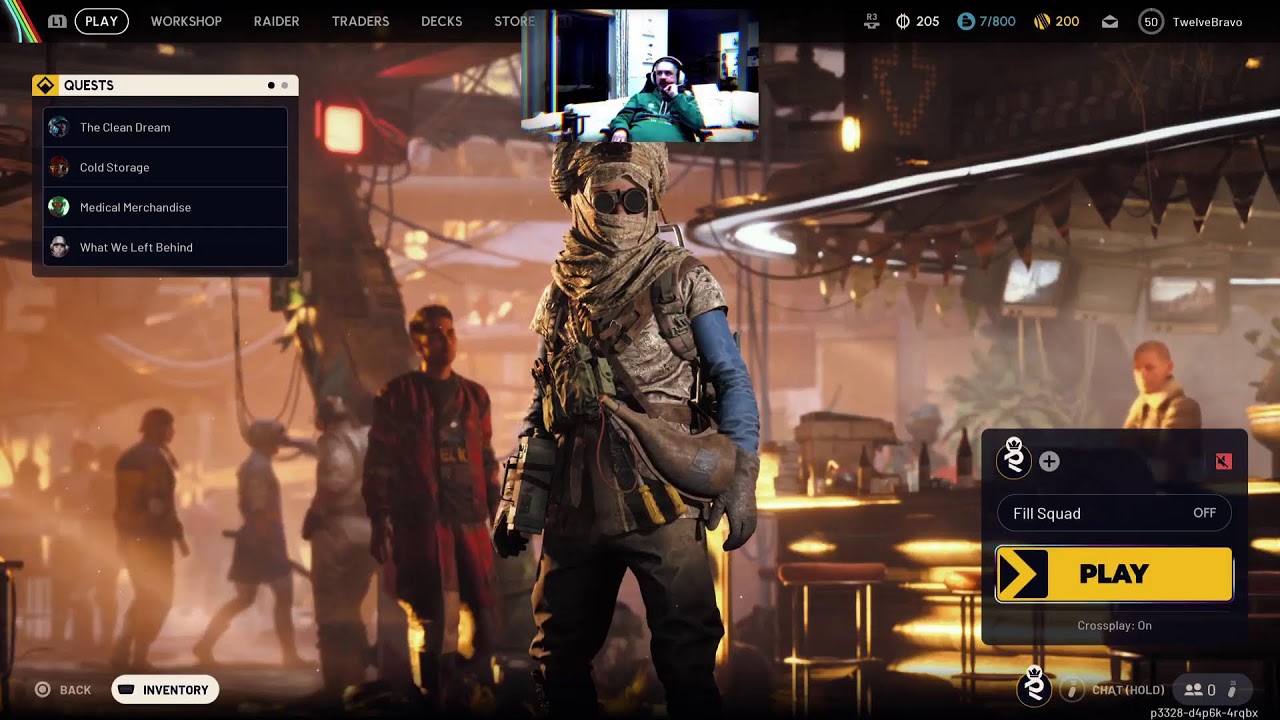The width and height of the screenshot is (1280, 720).
Task: Add a squad member with the plus icon
Action: [x=1049, y=461]
